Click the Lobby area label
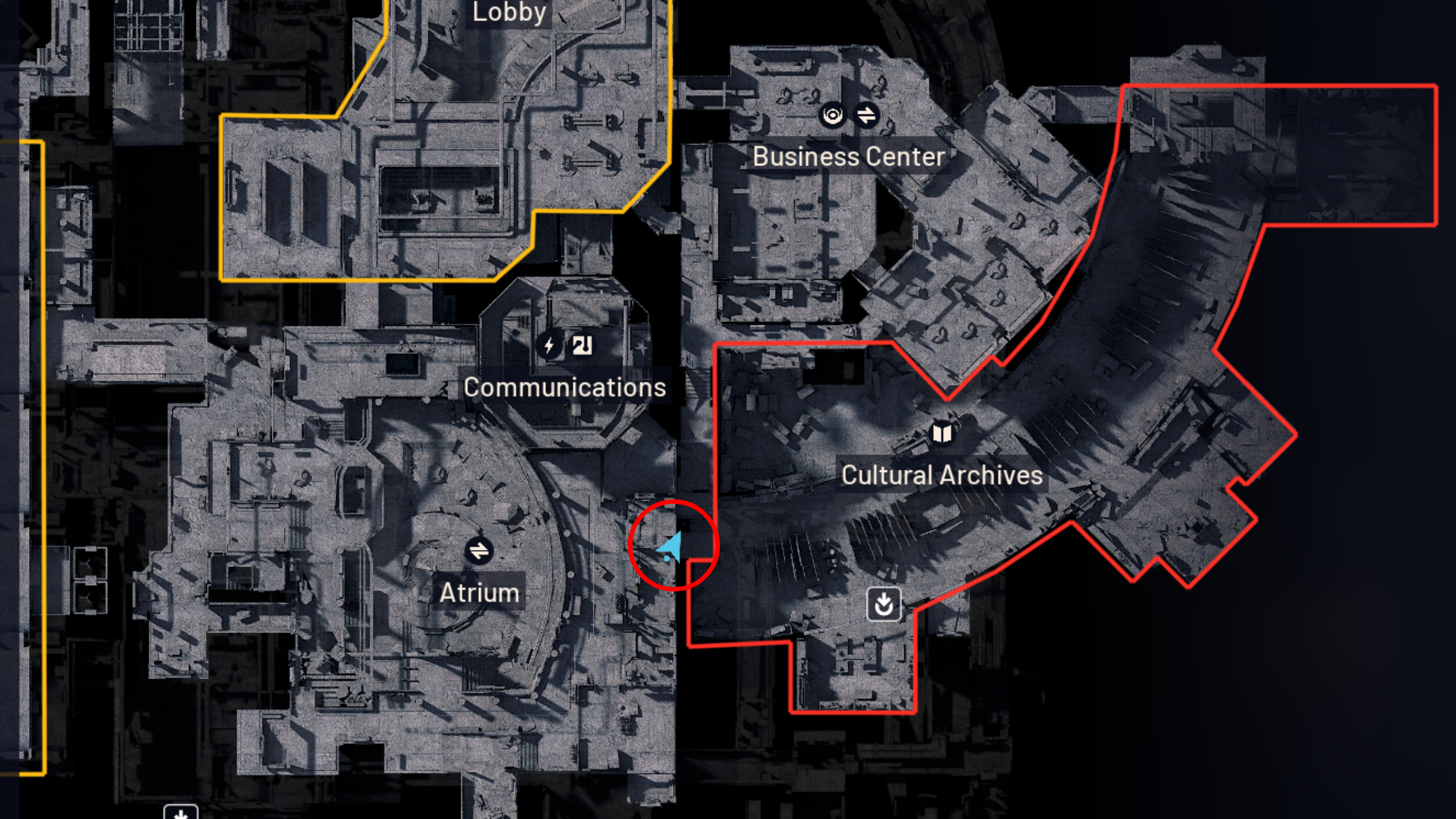The width and height of the screenshot is (1456, 819). pyautogui.click(x=509, y=11)
